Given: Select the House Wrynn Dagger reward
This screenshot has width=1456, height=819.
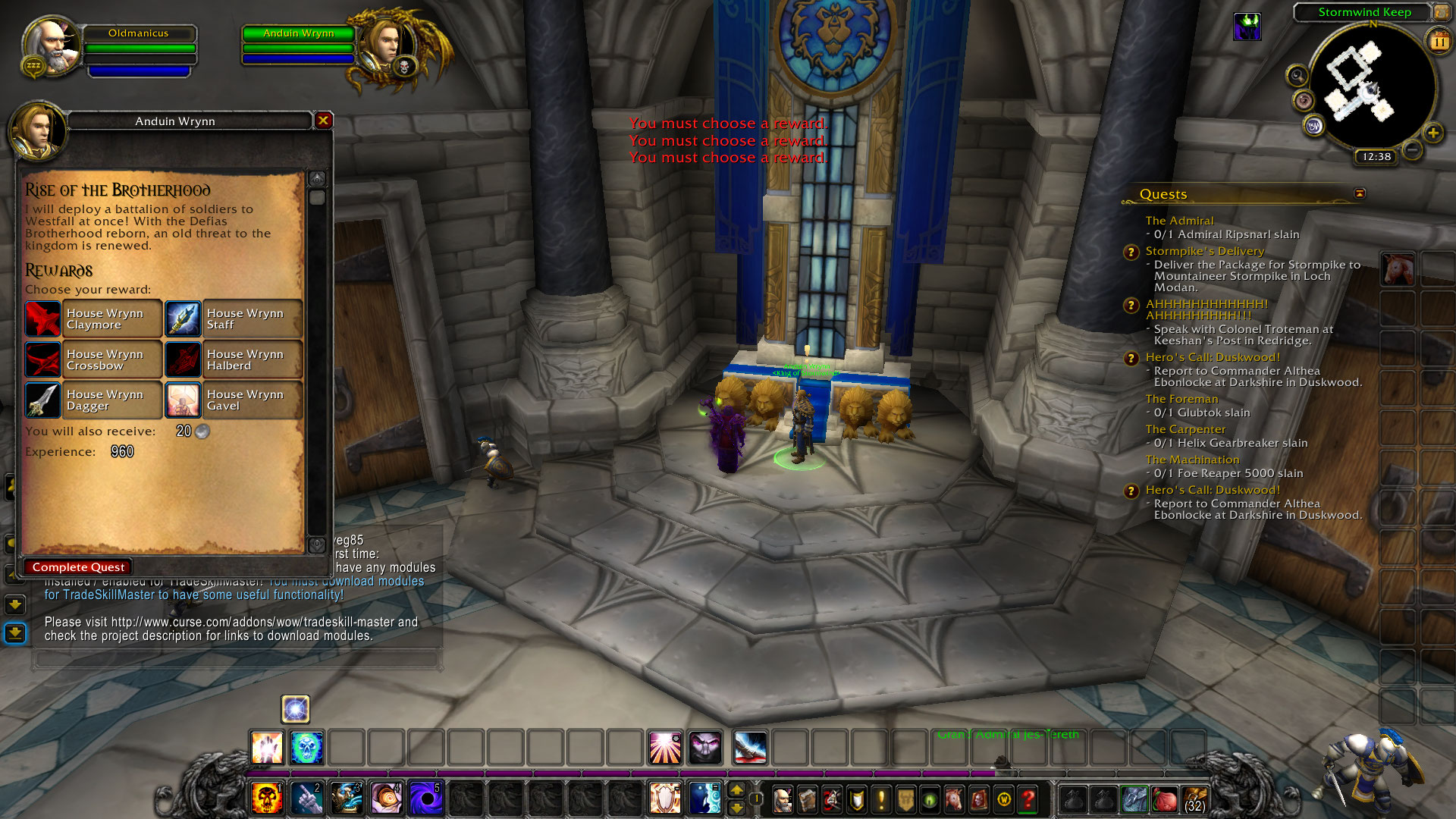Looking at the screenshot, I should click(x=93, y=400).
